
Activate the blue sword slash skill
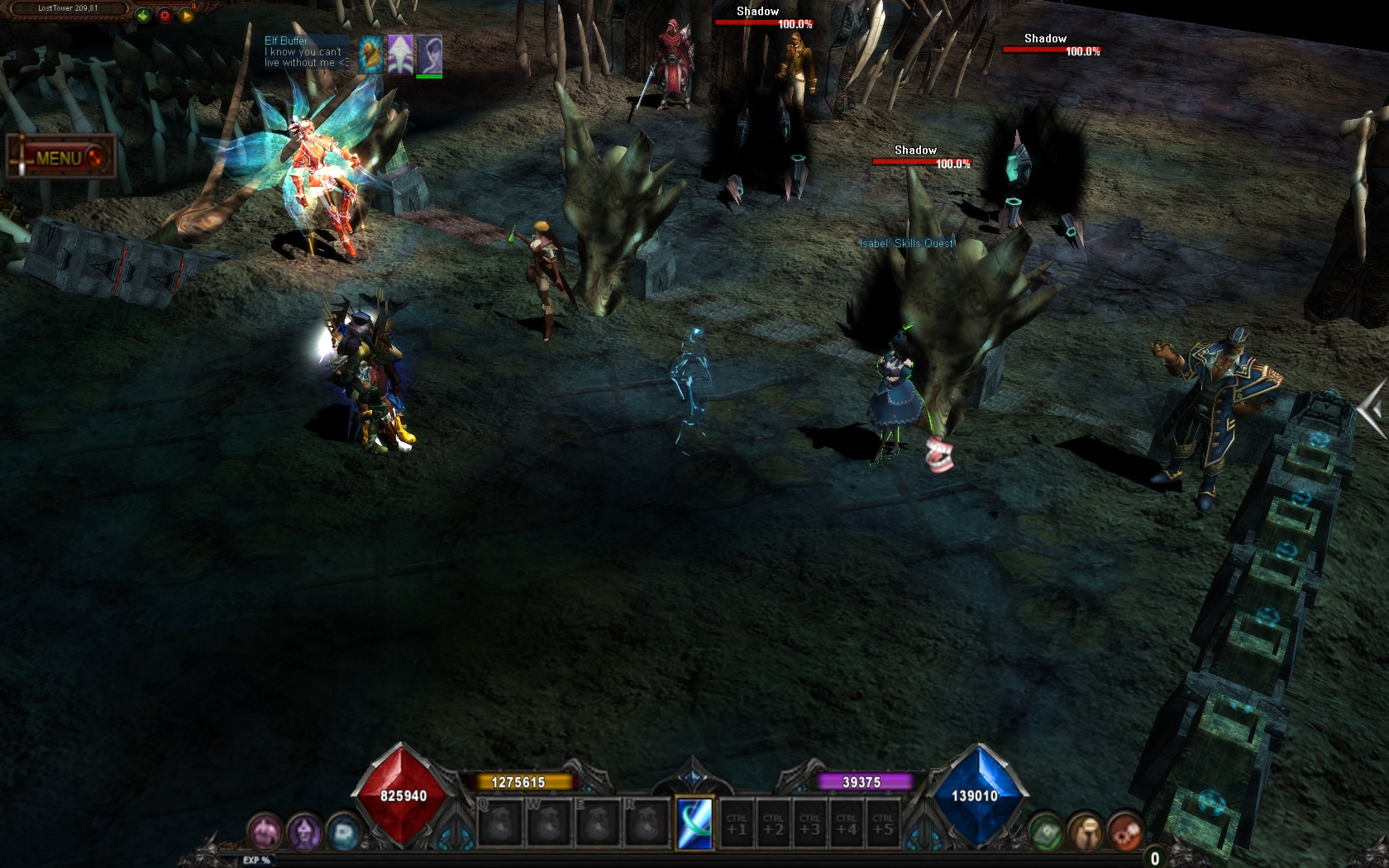[x=694, y=823]
